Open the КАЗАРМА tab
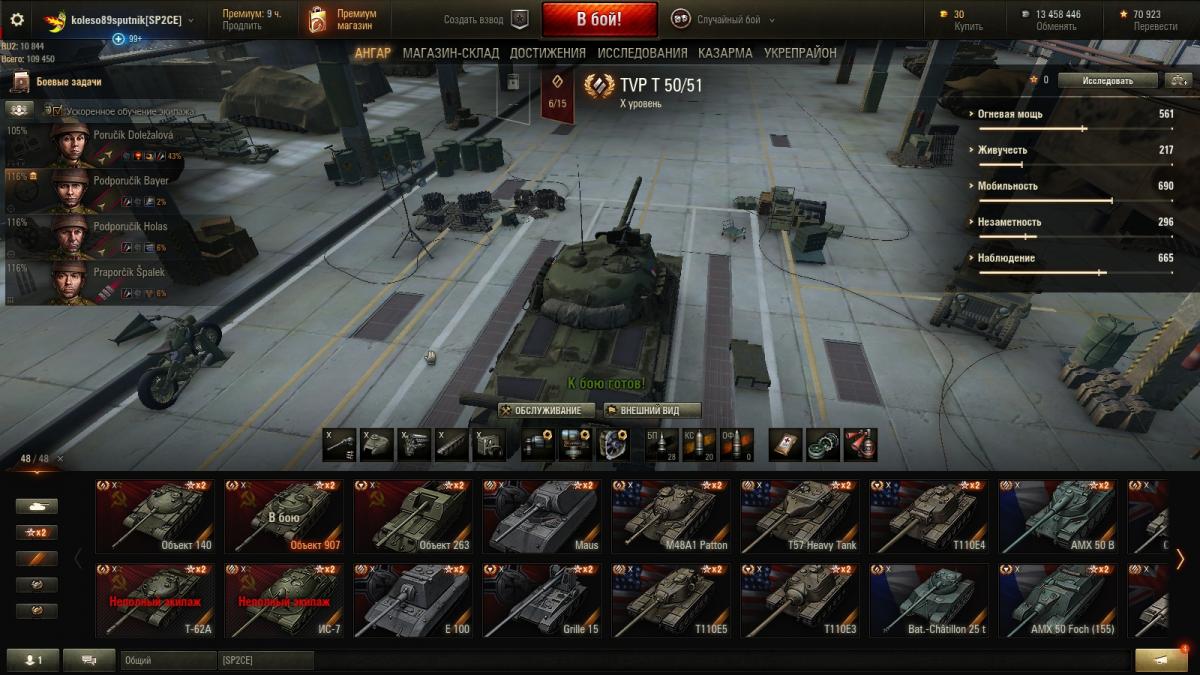The width and height of the screenshot is (1200, 675). [725, 53]
